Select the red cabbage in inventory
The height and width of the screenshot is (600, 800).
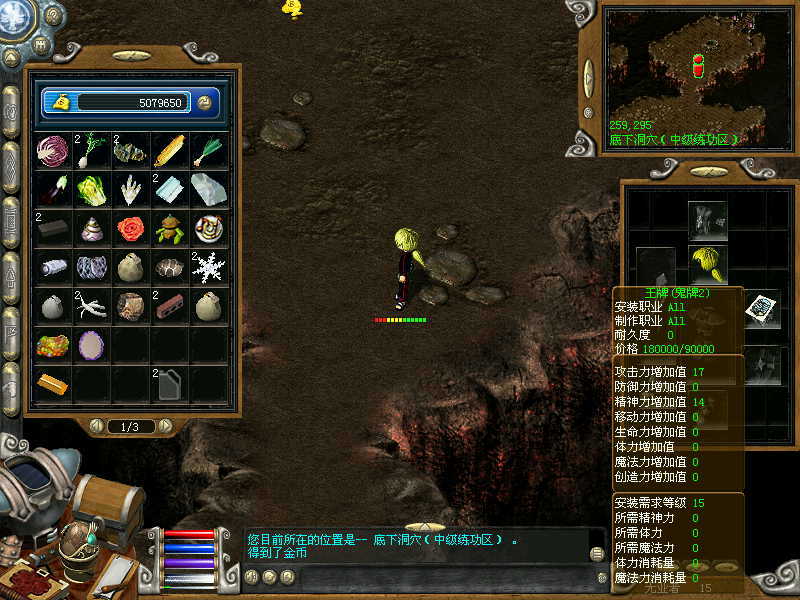[53, 152]
